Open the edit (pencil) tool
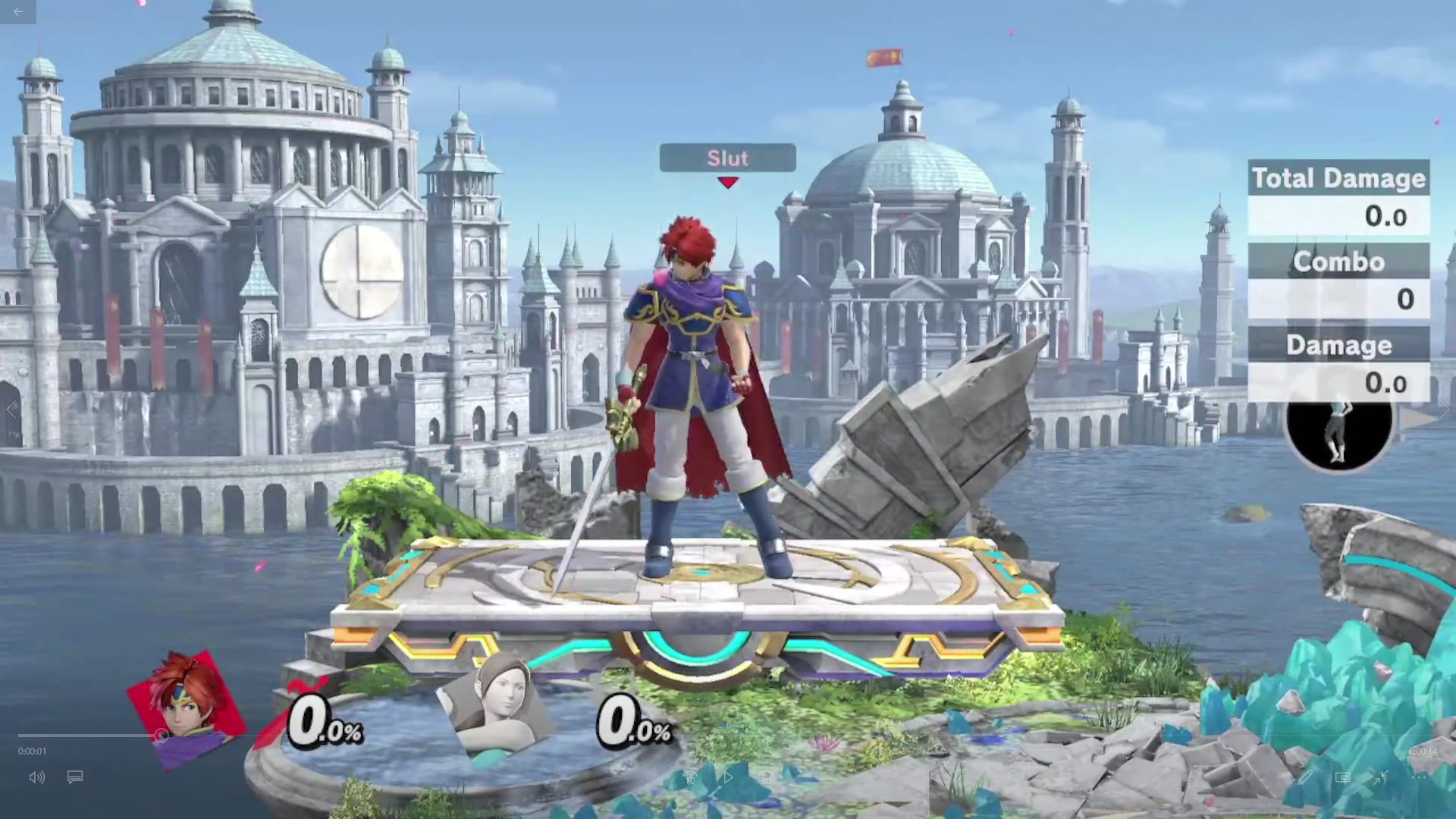The height and width of the screenshot is (819, 1456). 1305,777
